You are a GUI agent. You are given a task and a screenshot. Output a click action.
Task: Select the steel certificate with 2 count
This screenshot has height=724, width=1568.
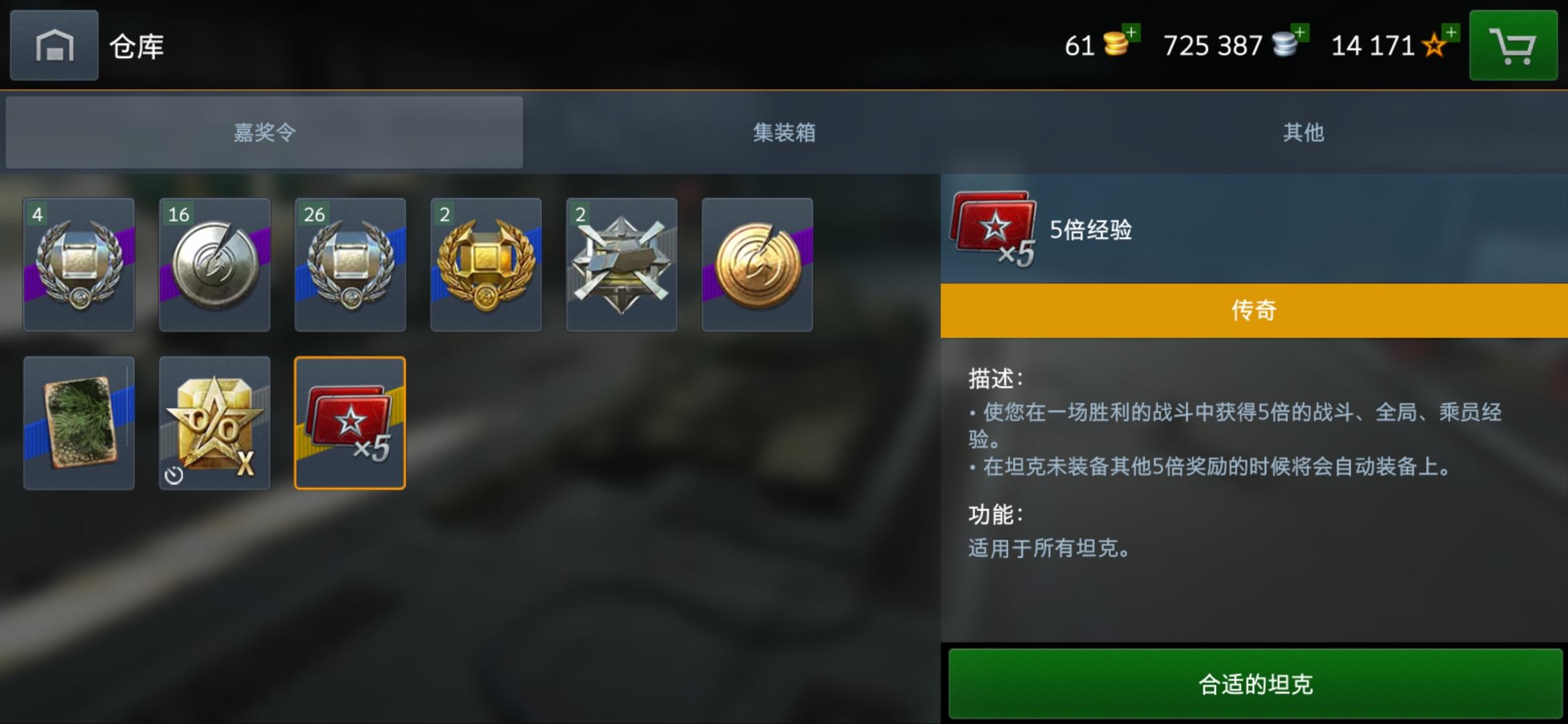coord(621,265)
